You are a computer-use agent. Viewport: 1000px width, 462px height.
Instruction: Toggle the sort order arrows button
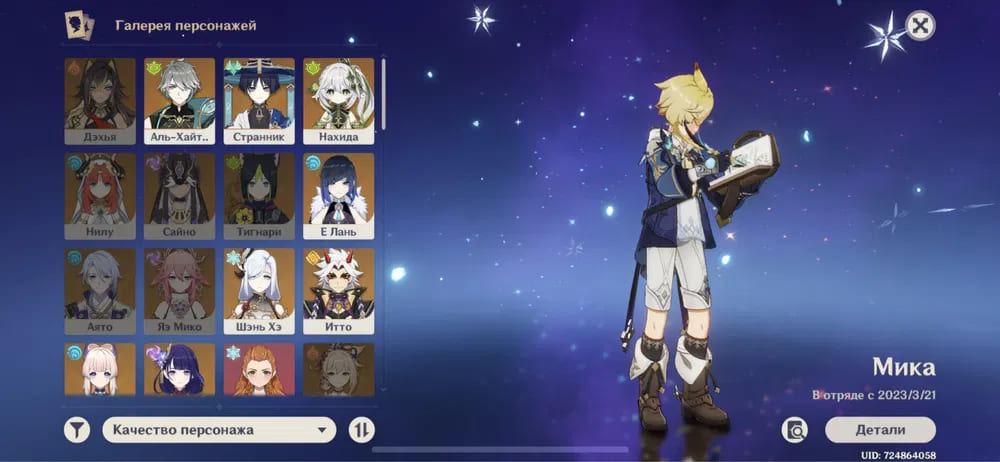362,430
